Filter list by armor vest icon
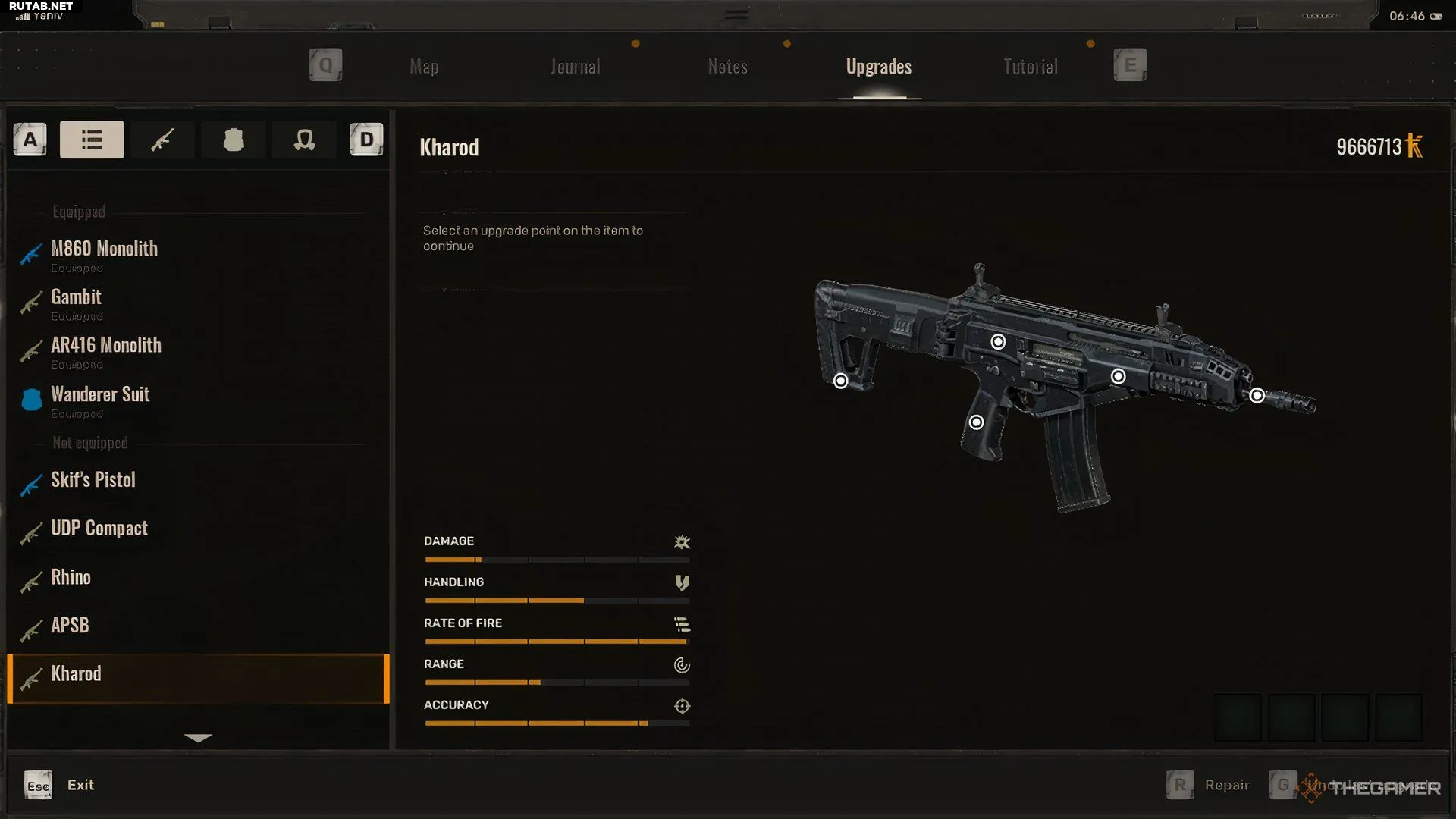The height and width of the screenshot is (819, 1456). point(234,140)
